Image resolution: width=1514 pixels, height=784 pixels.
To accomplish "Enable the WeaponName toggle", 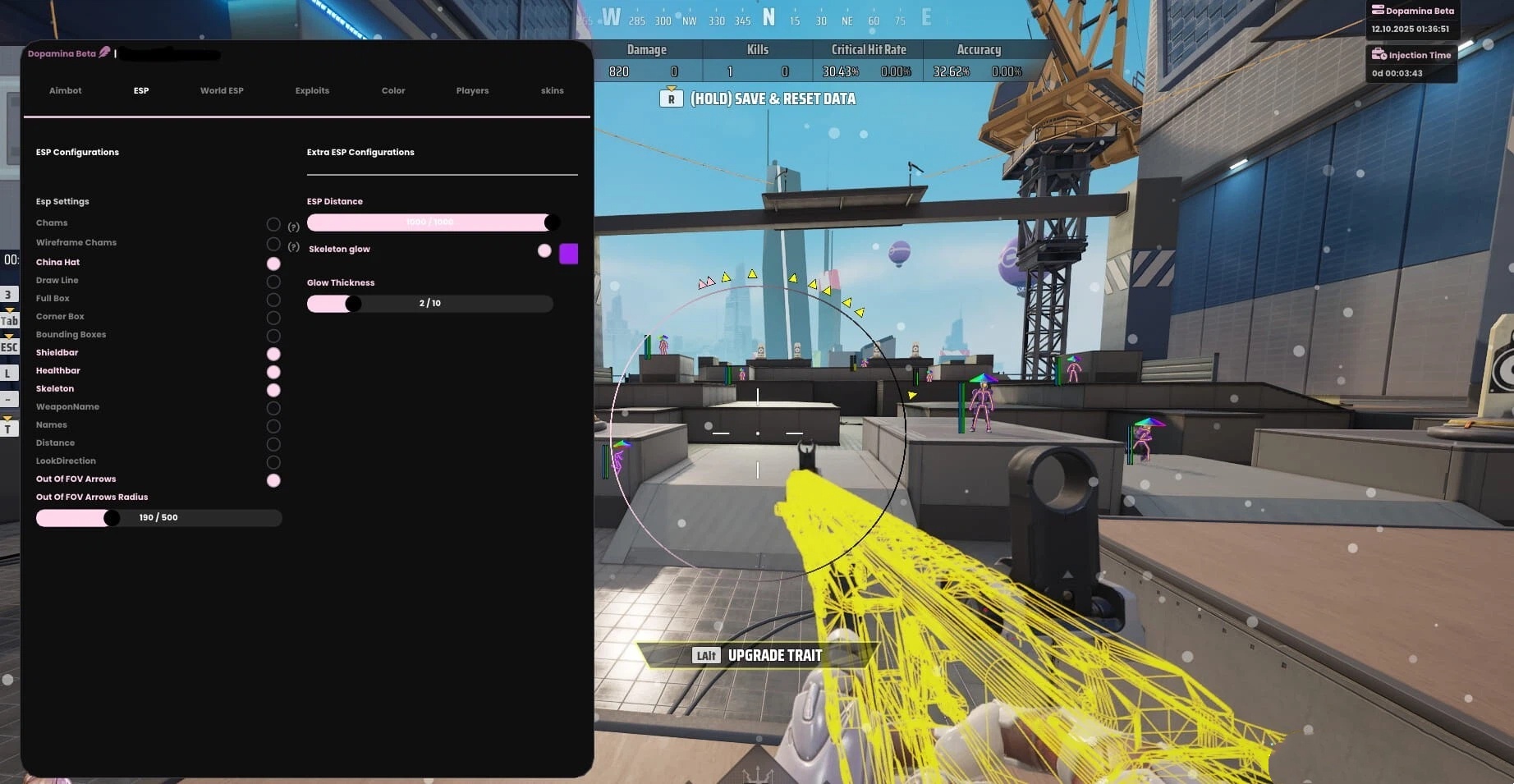I will click(273, 408).
